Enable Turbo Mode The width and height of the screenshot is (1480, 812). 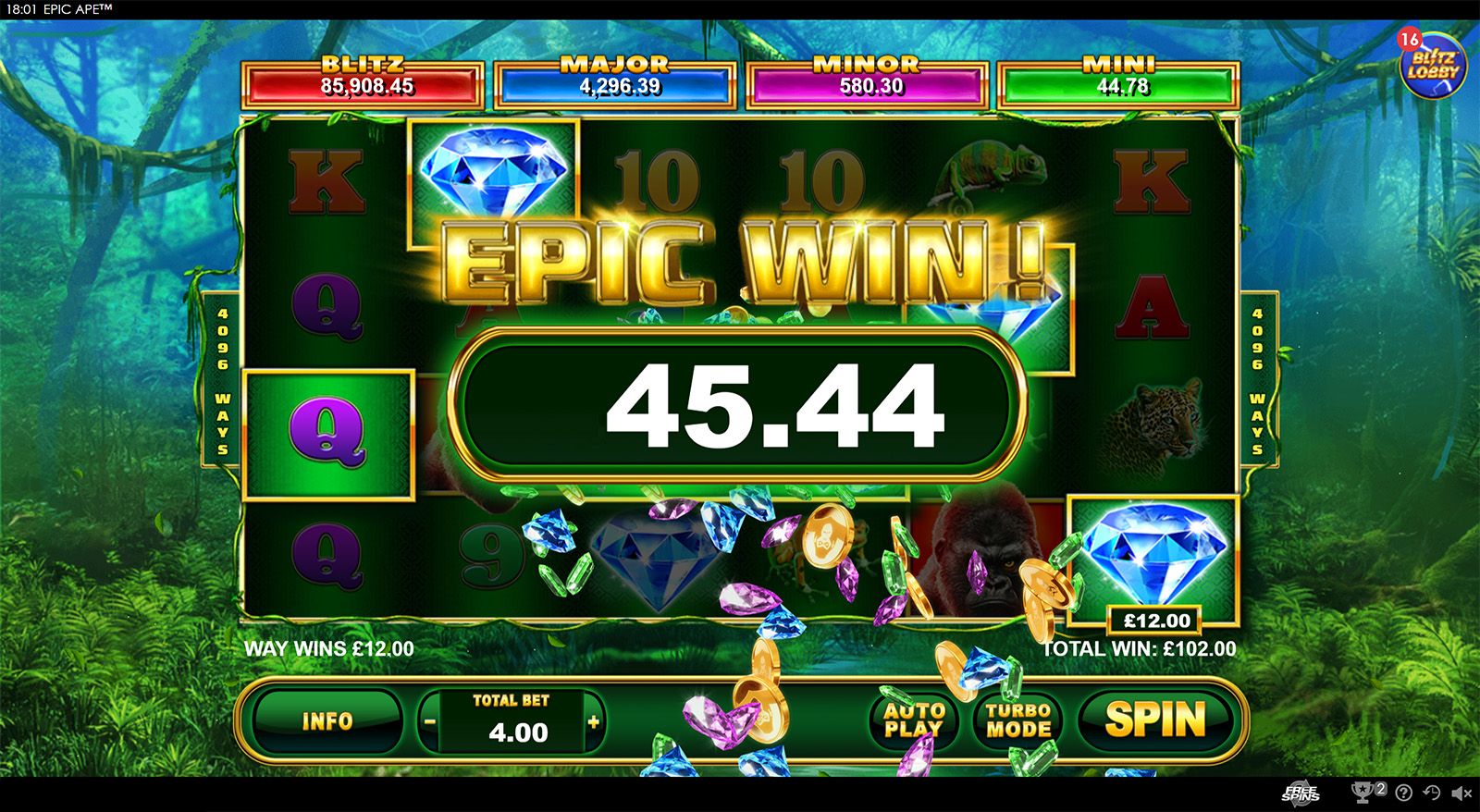point(1017,720)
